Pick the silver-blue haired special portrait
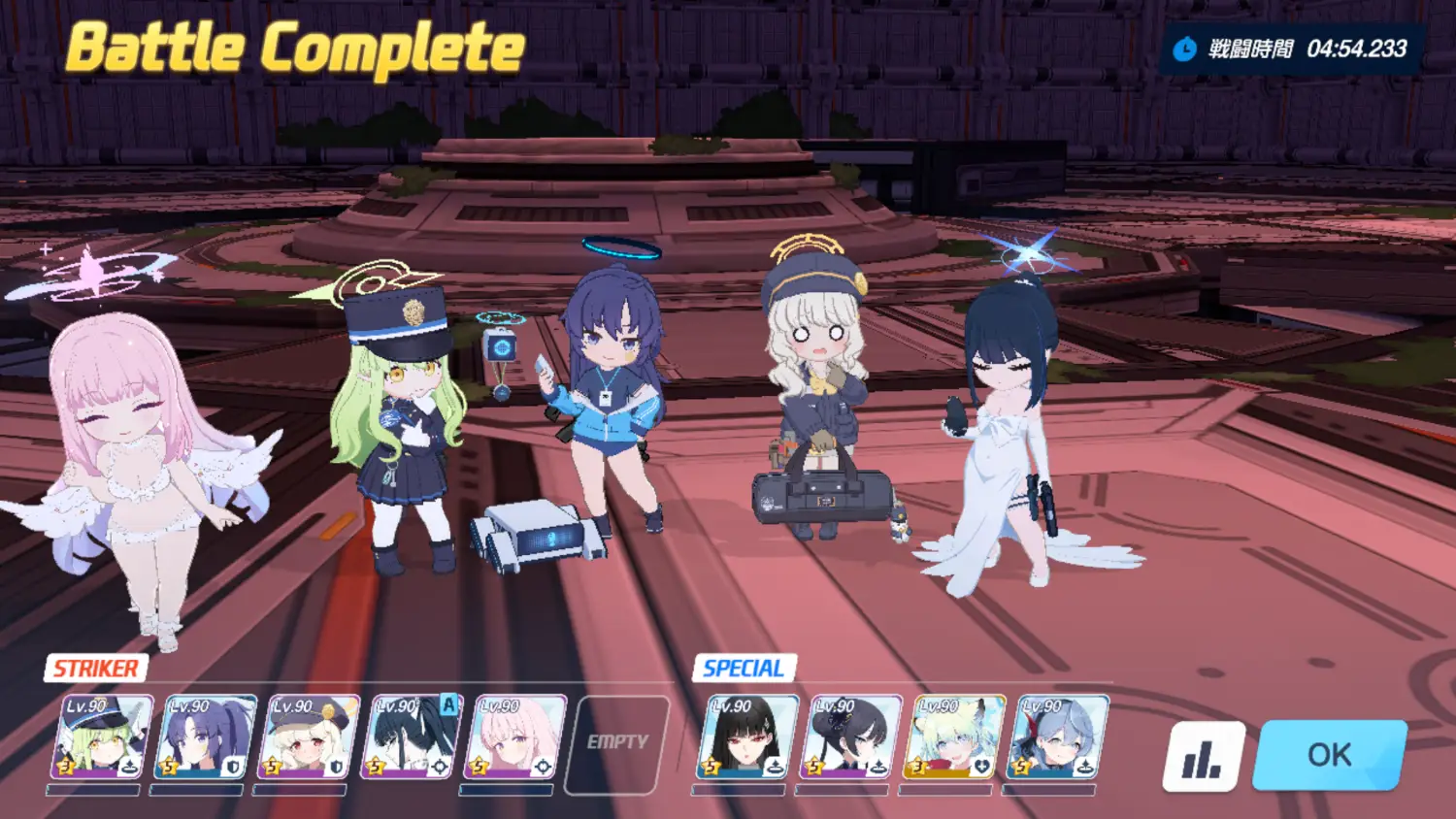Image resolution: width=1456 pixels, height=819 pixels. 1056,737
